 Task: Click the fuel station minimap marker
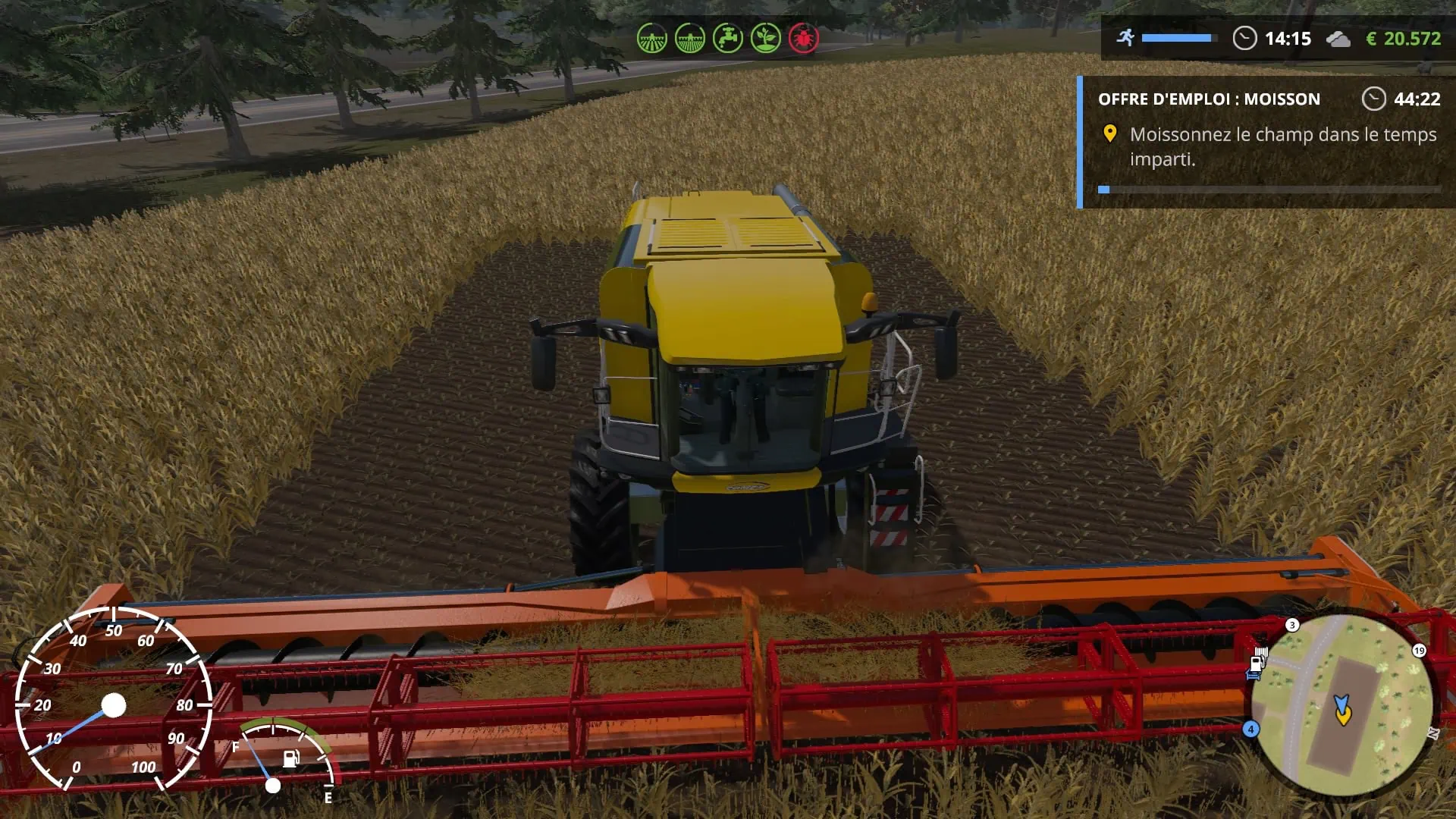(x=1257, y=663)
